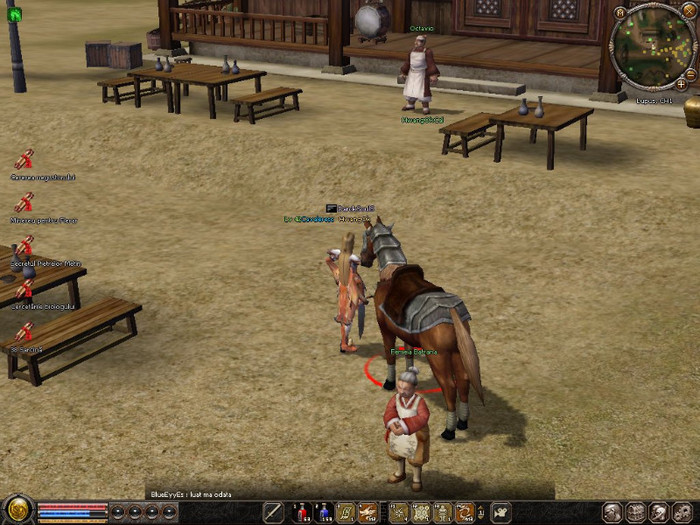Click the green icon at the top-left corner
The width and height of the screenshot is (700, 525).
pyautogui.click(x=13, y=13)
